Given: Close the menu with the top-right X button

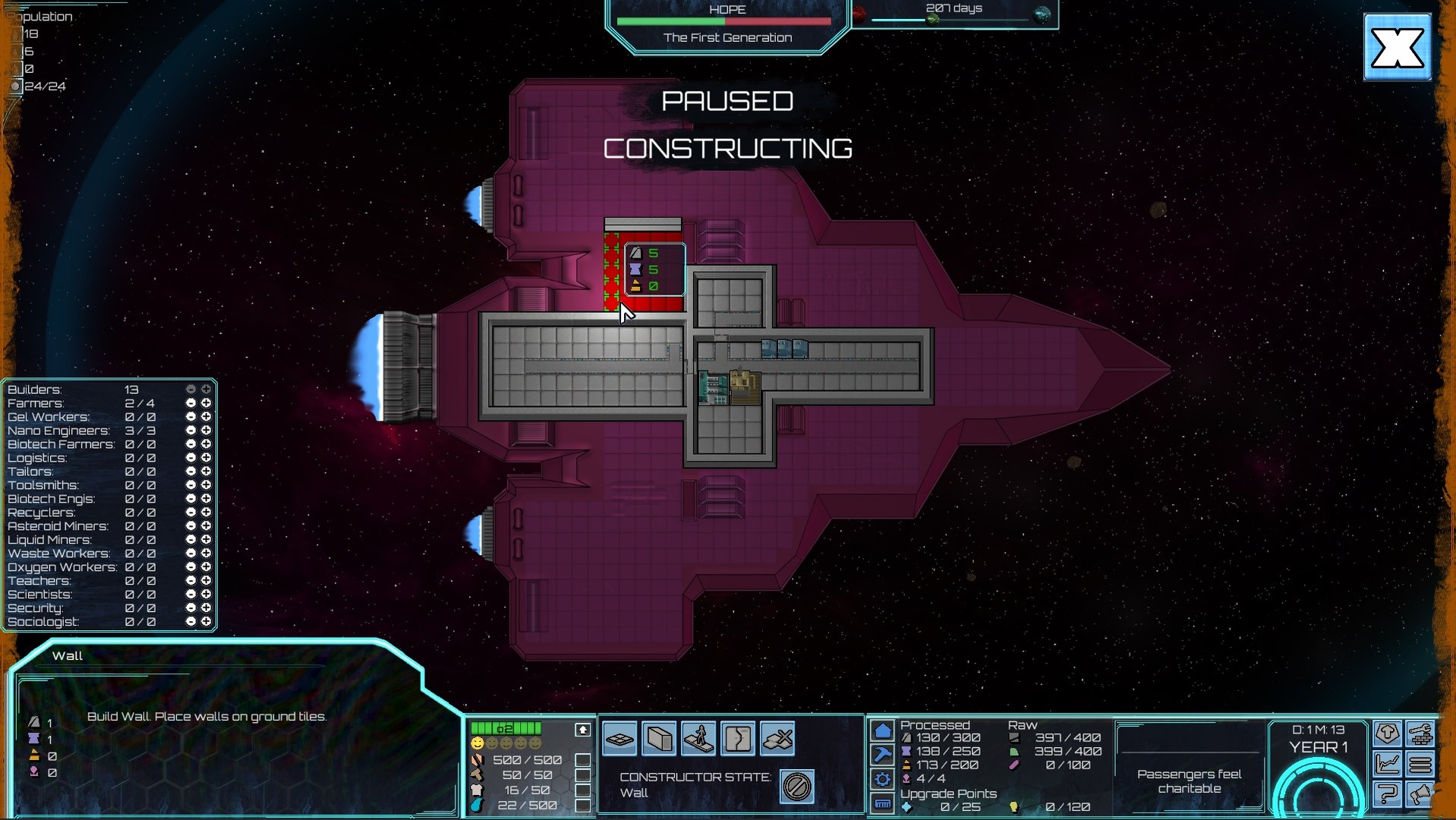Looking at the screenshot, I should (1397, 47).
